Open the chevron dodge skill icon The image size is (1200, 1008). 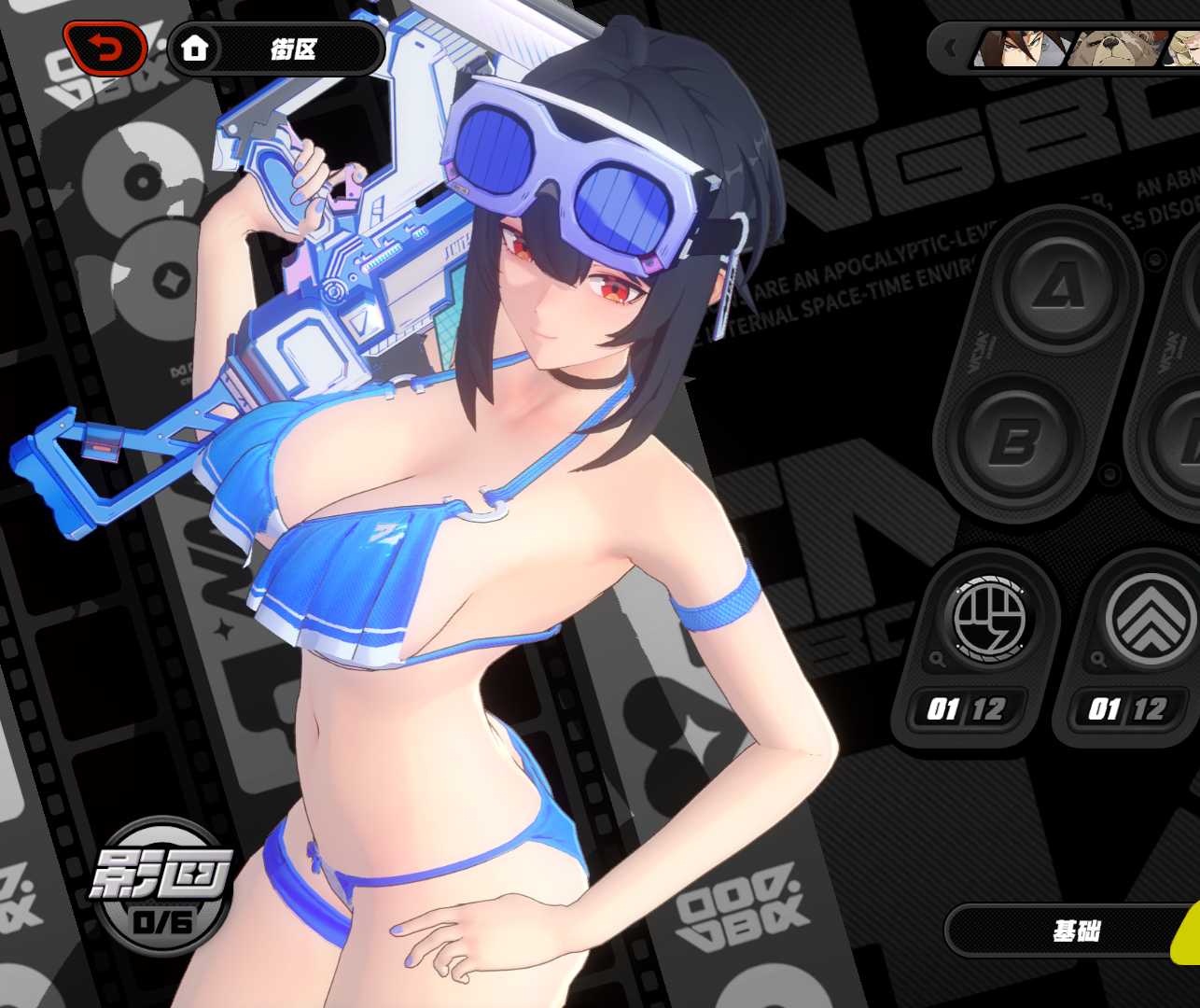[1148, 619]
